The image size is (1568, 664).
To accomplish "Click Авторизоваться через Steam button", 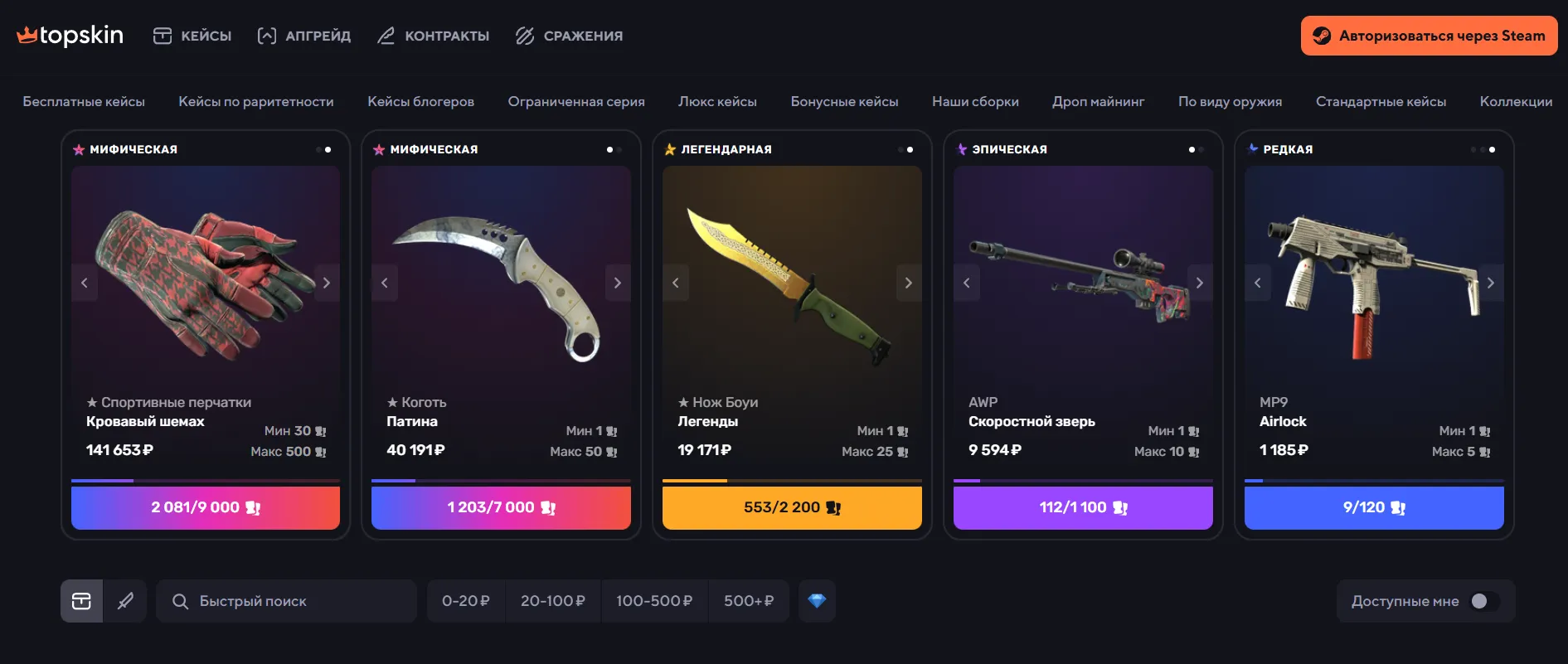I will point(1429,36).
